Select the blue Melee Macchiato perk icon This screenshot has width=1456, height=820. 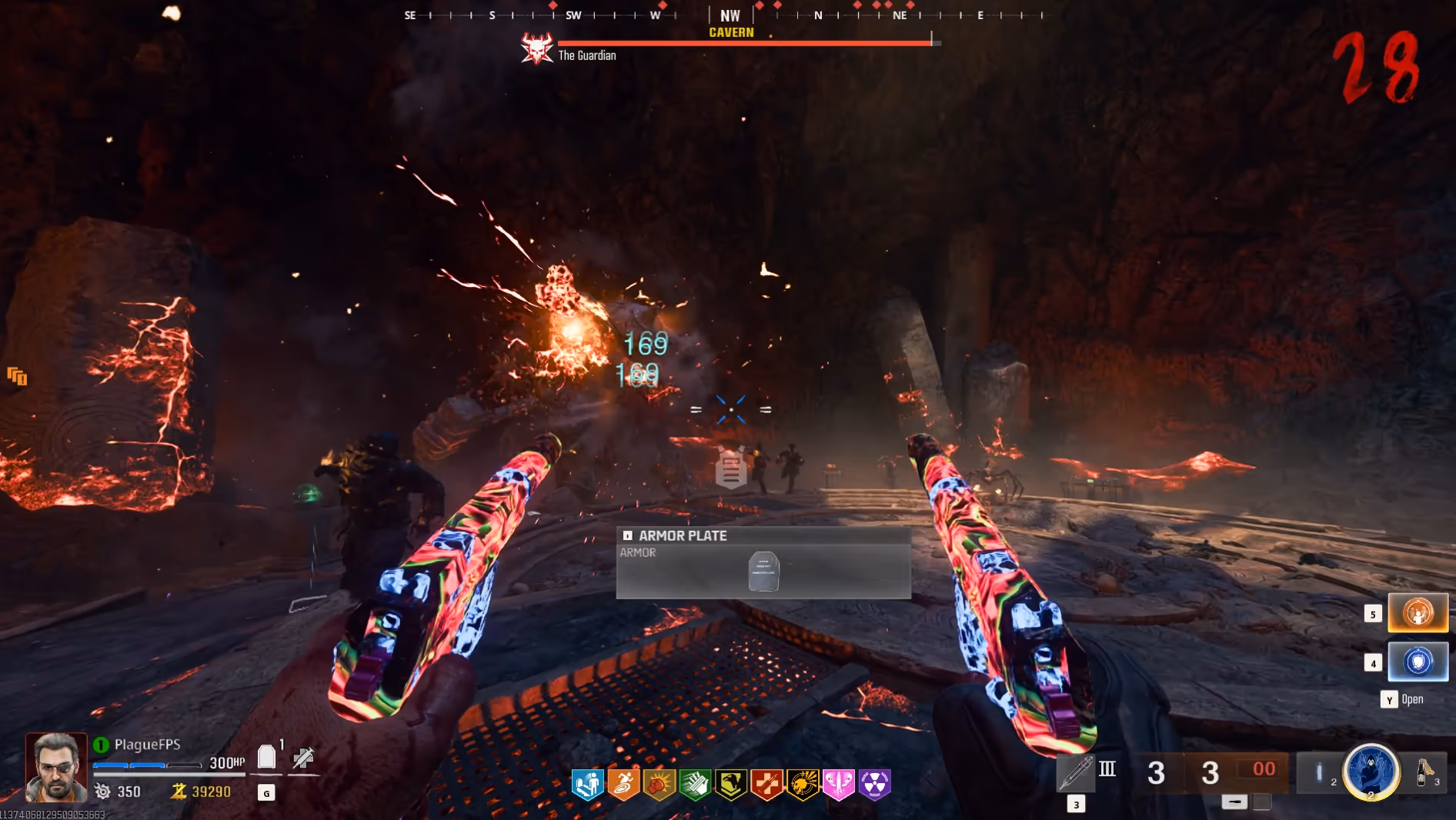coord(588,784)
